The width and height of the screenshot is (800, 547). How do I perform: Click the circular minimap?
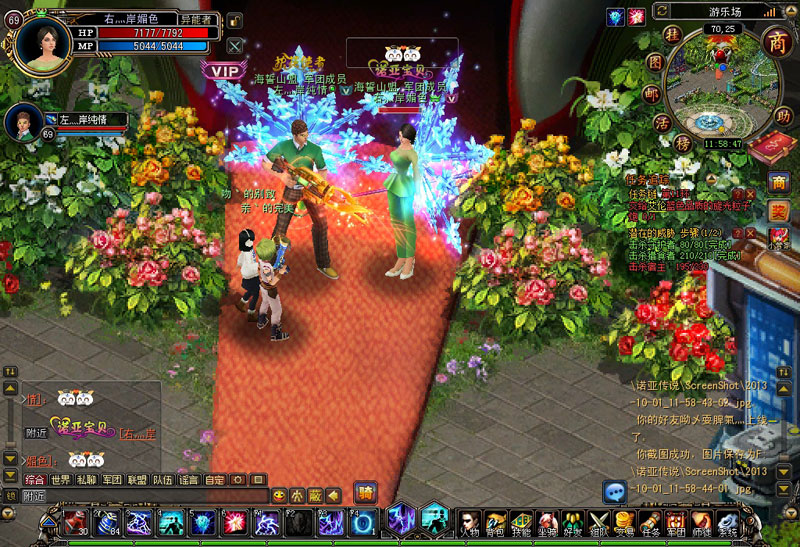coord(718,95)
